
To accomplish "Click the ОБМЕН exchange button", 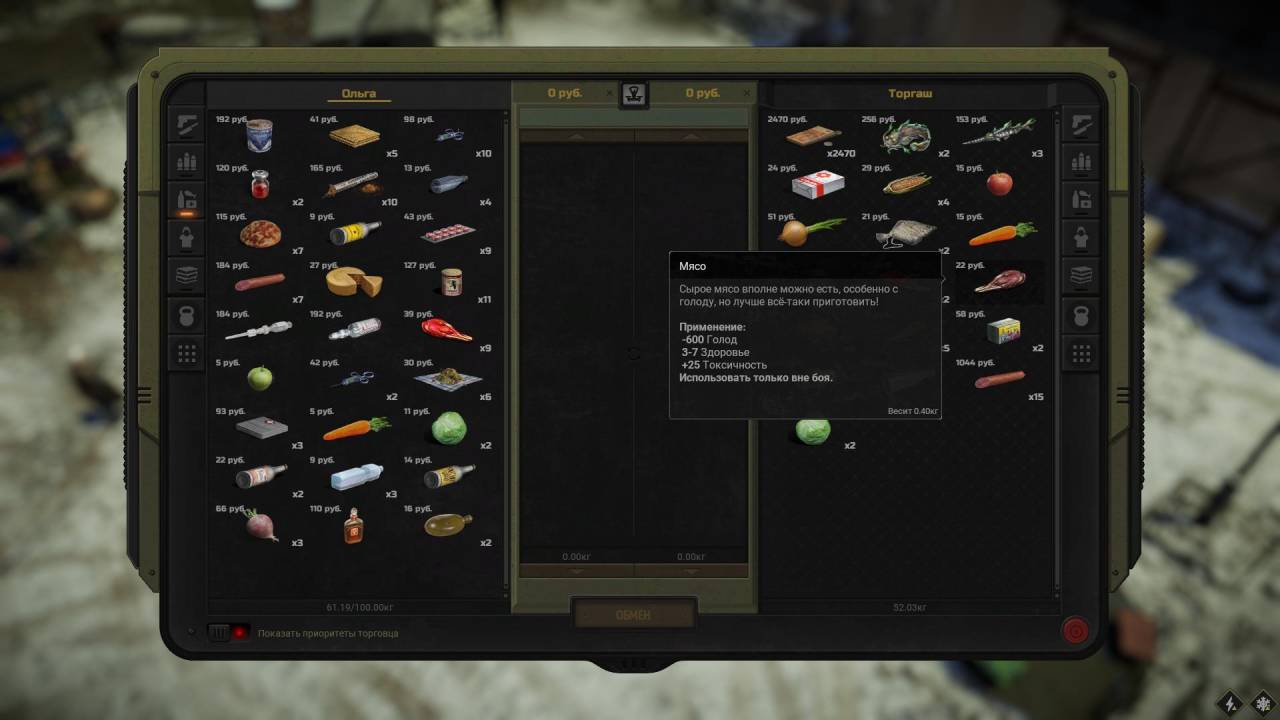I will coord(634,614).
